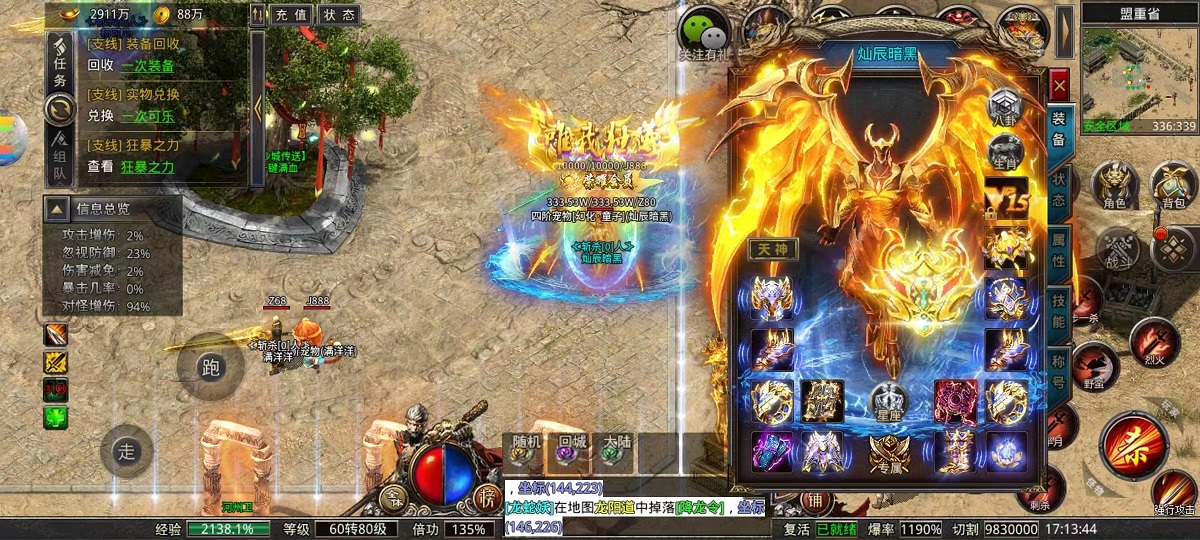Open the 星座 constellation slot
Screen dimensions: 1200x540
point(887,401)
